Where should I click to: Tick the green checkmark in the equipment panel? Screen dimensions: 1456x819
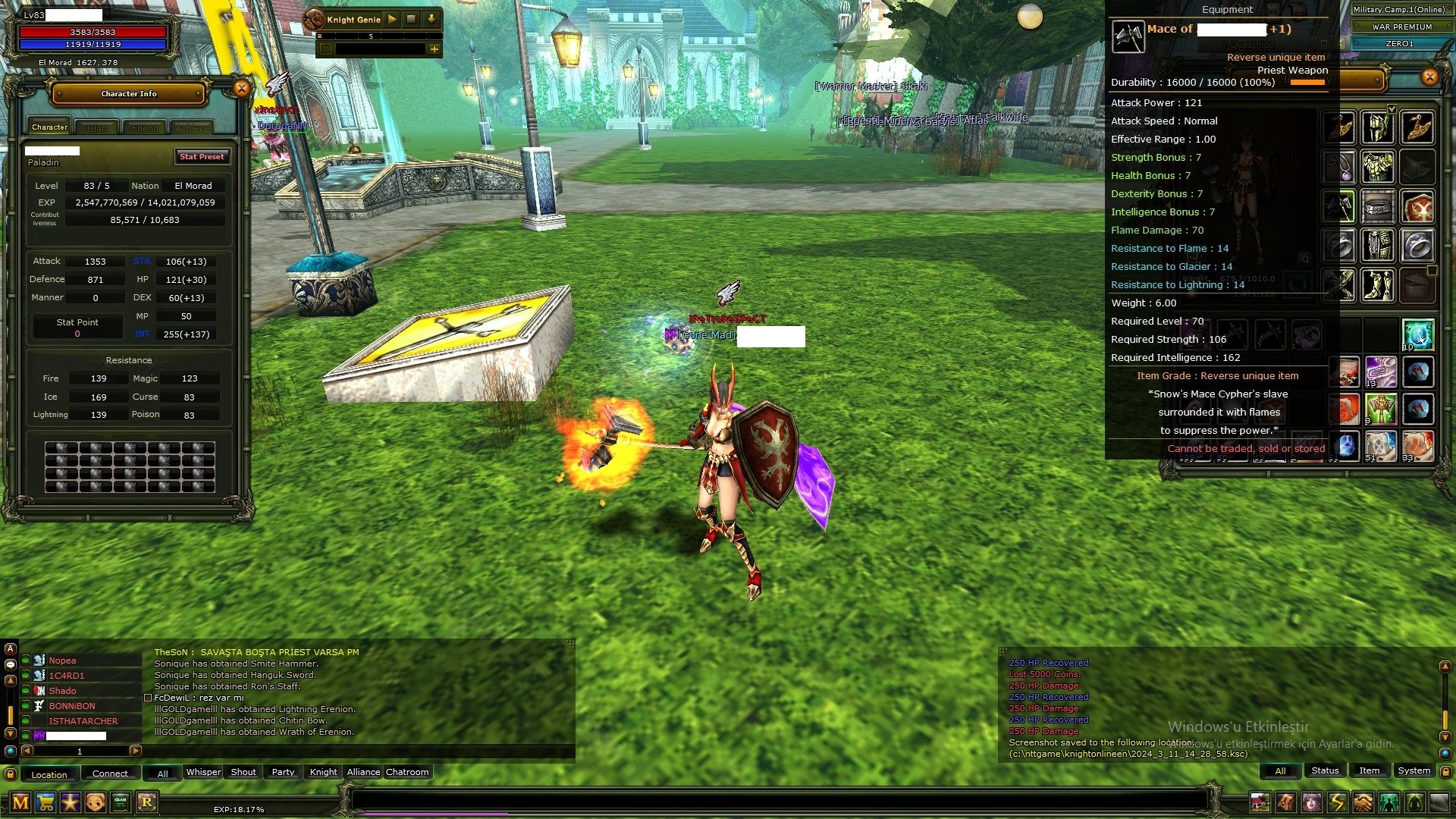tap(1392, 109)
